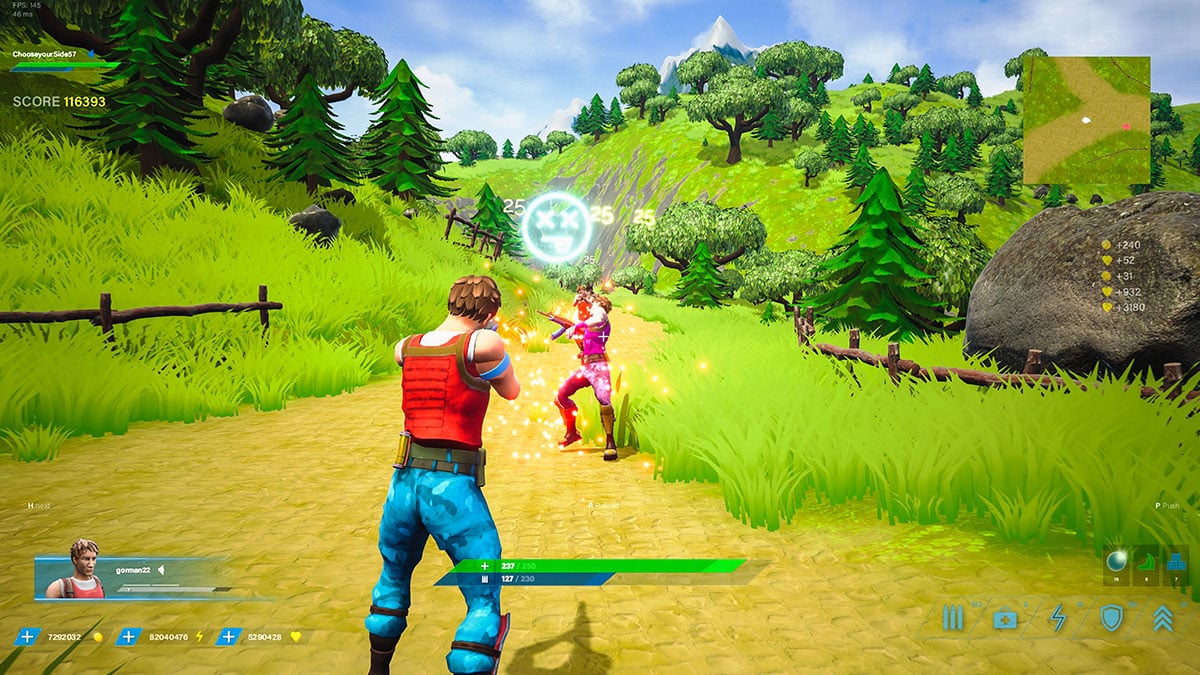
Task: Select the glowing orb grenade slot
Action: tap(1117, 562)
